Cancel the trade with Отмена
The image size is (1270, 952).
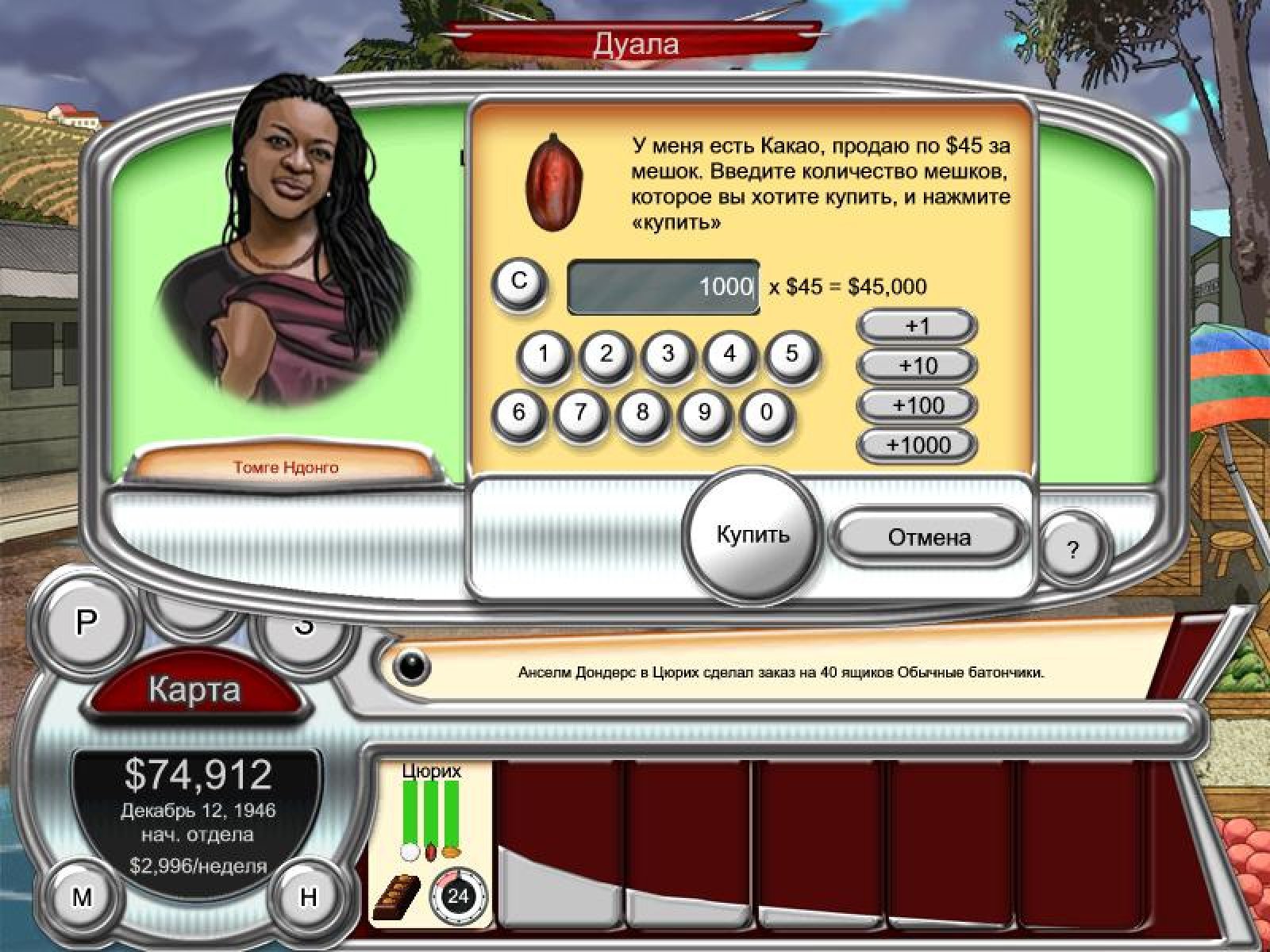click(x=929, y=537)
